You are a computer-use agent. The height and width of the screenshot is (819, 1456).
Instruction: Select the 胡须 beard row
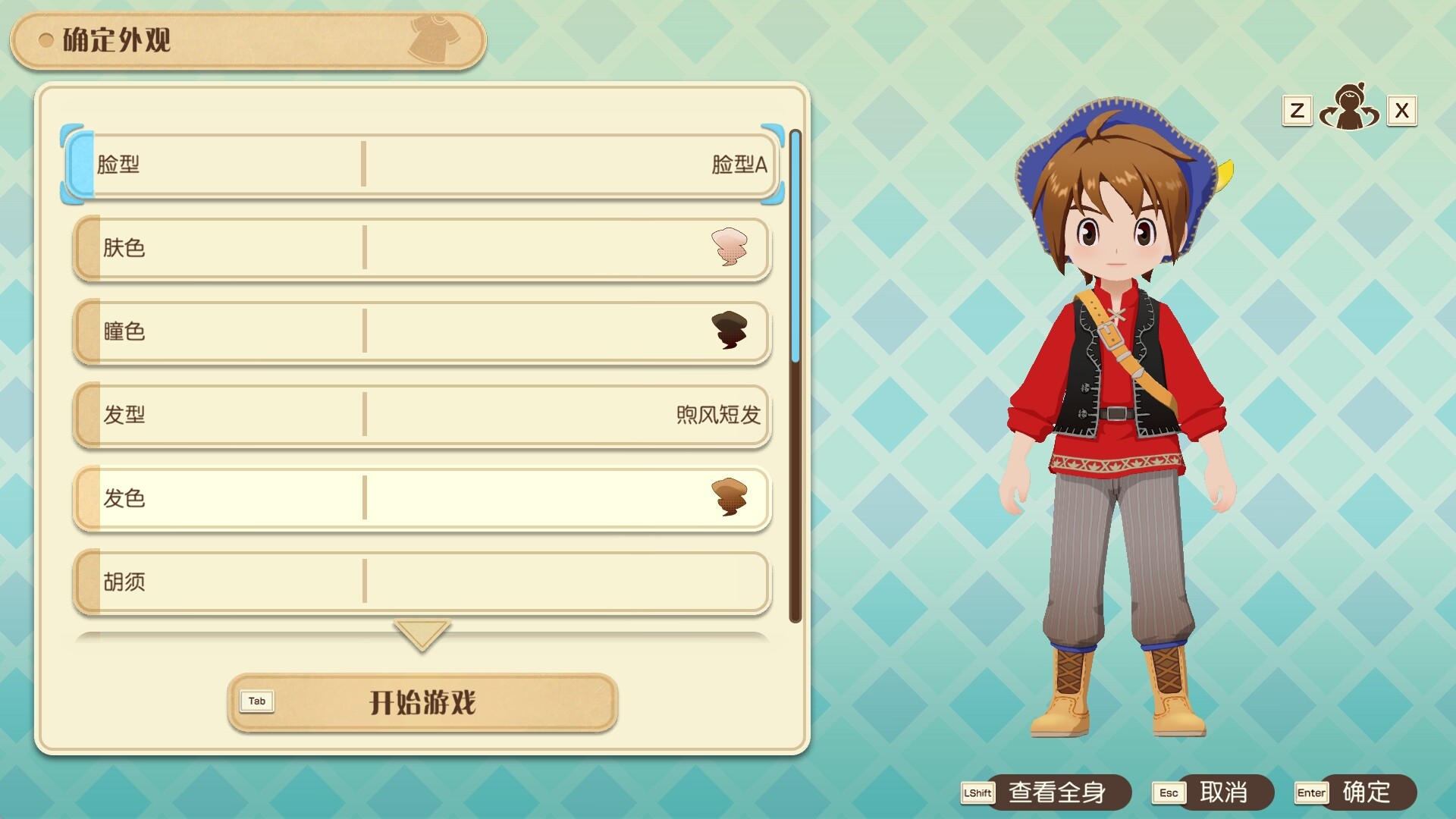click(422, 582)
